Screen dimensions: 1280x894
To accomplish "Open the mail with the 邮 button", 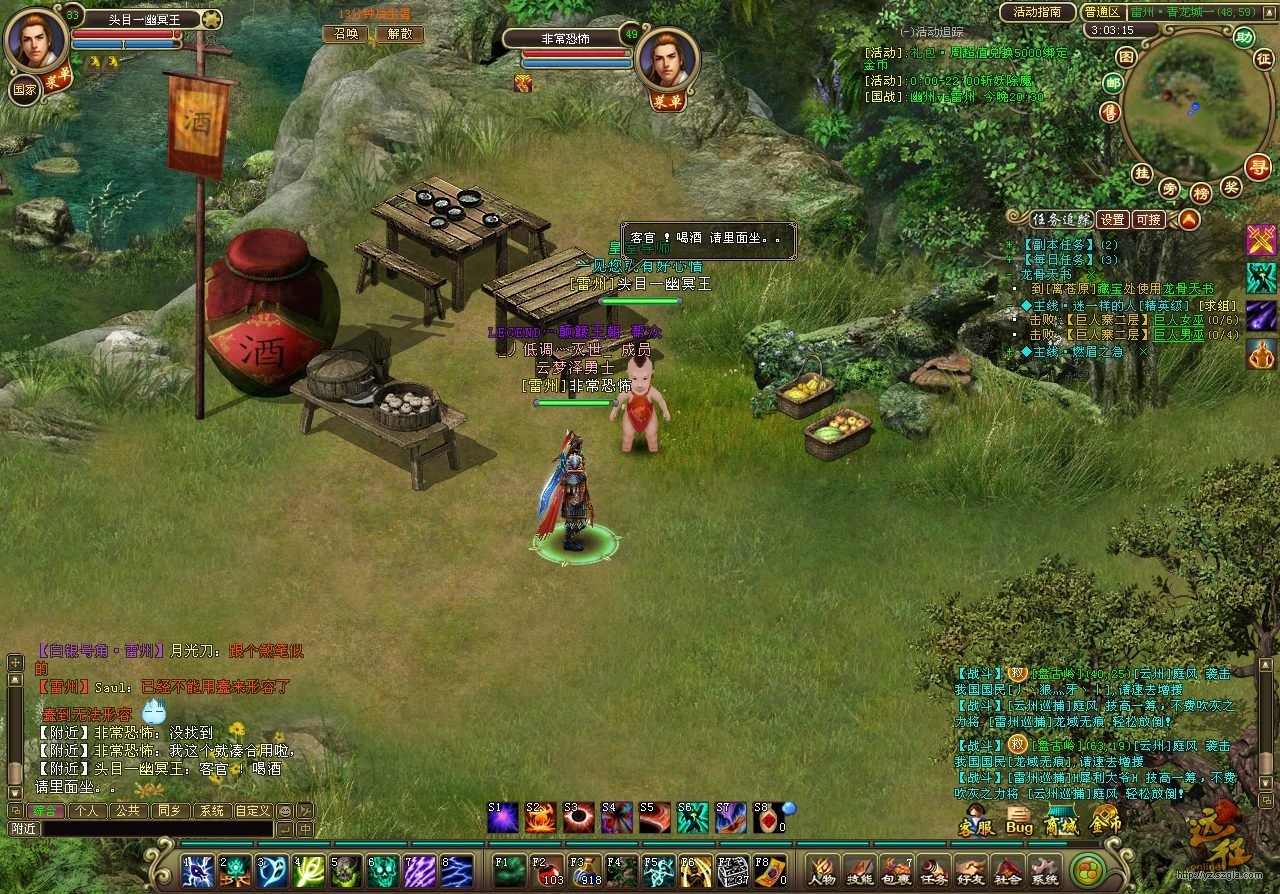I will point(1113,83).
